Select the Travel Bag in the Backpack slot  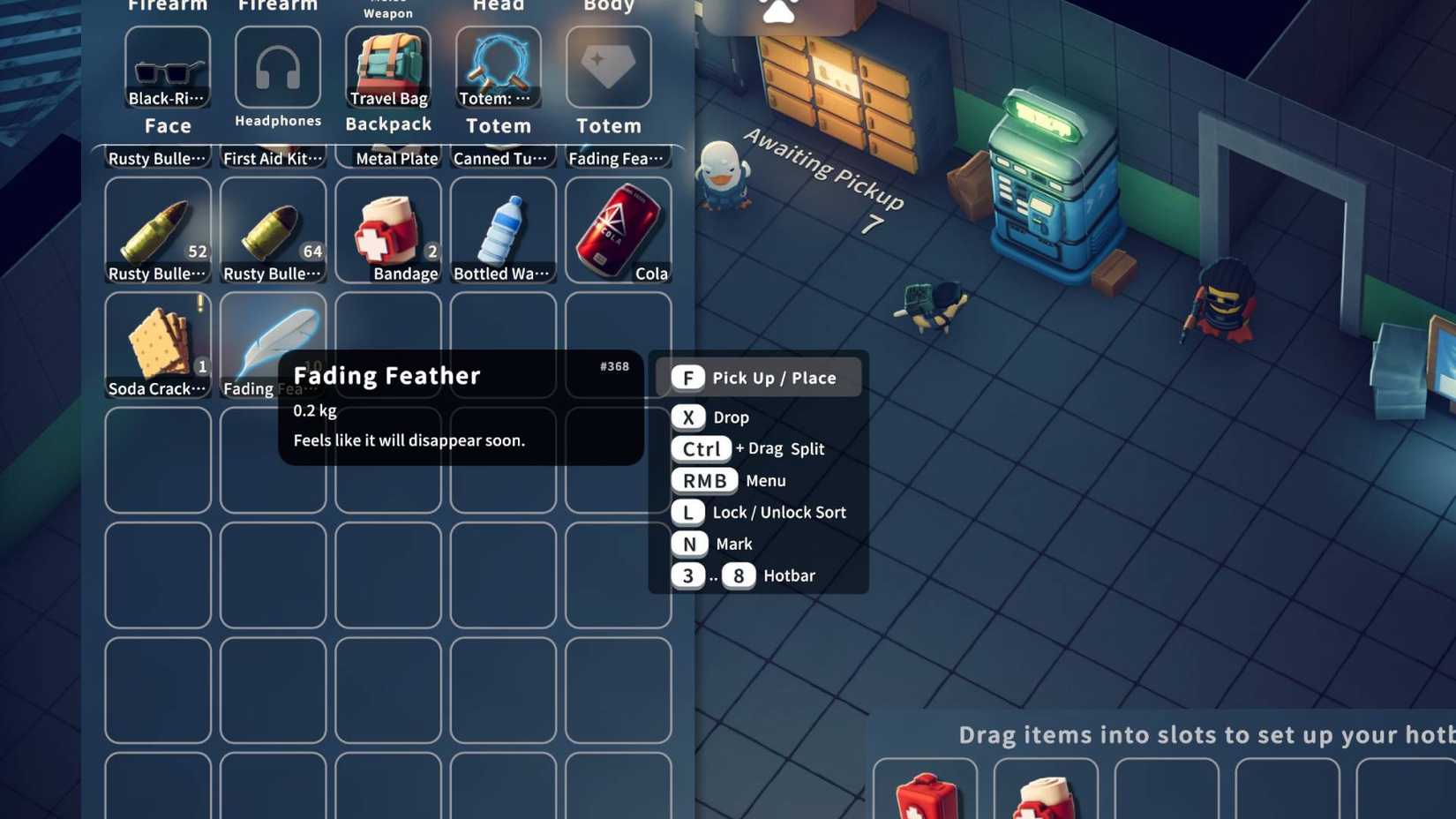pos(388,62)
